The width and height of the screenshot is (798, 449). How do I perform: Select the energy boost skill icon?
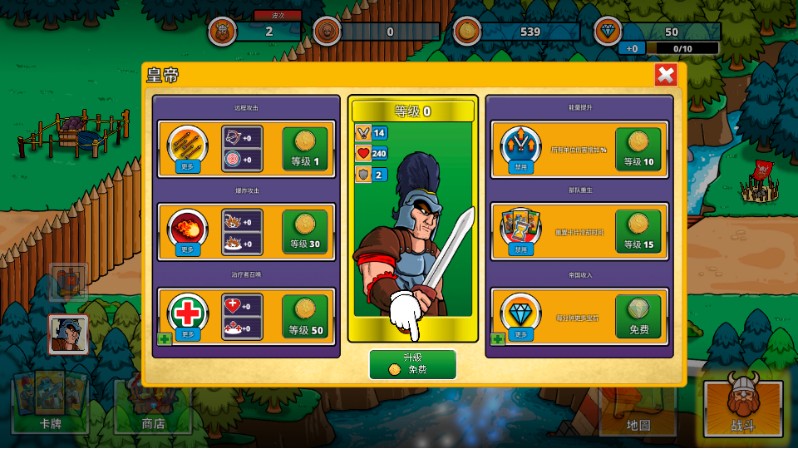coord(520,145)
